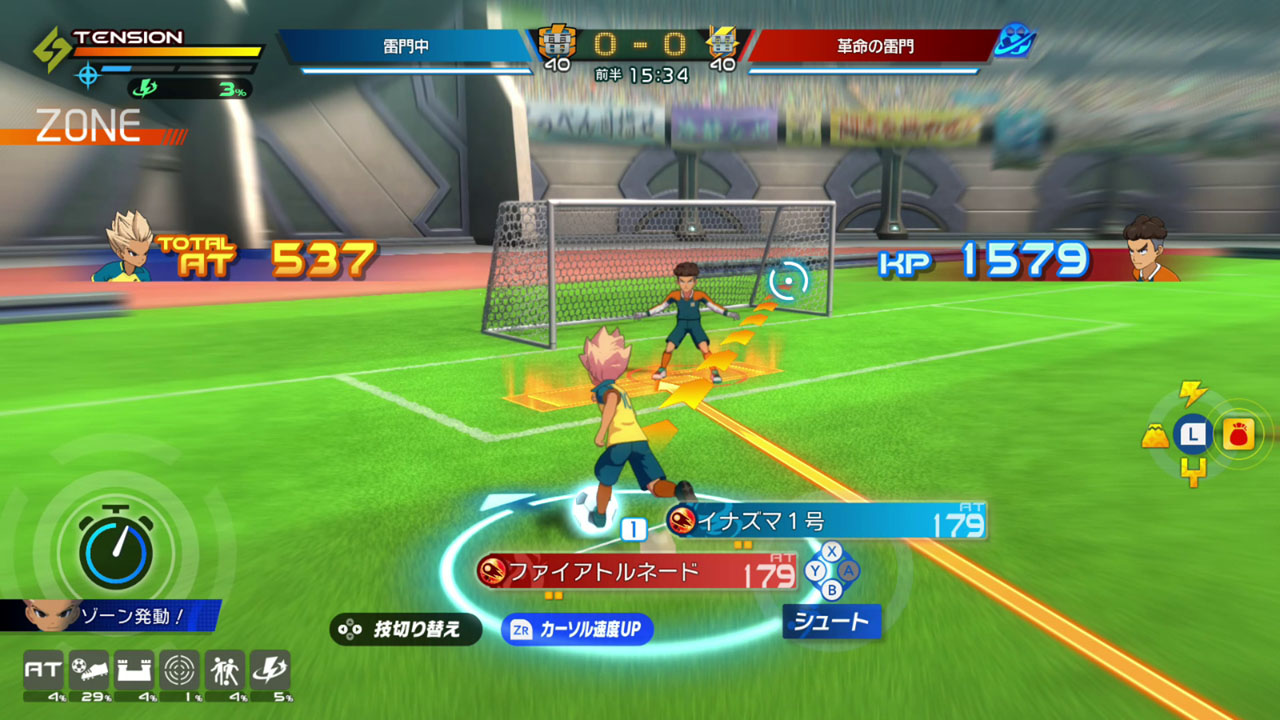Click the two players duel boost icon
Image resolution: width=1280 pixels, height=720 pixels.
(x=225, y=669)
